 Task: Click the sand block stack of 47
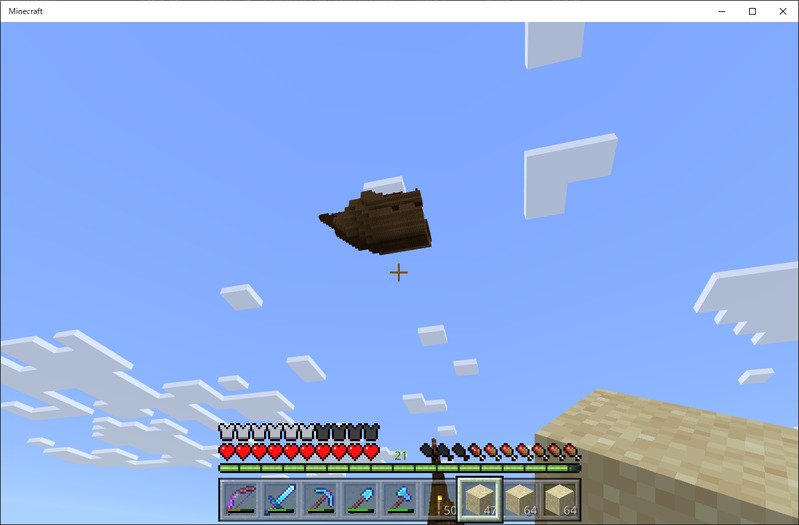click(480, 499)
